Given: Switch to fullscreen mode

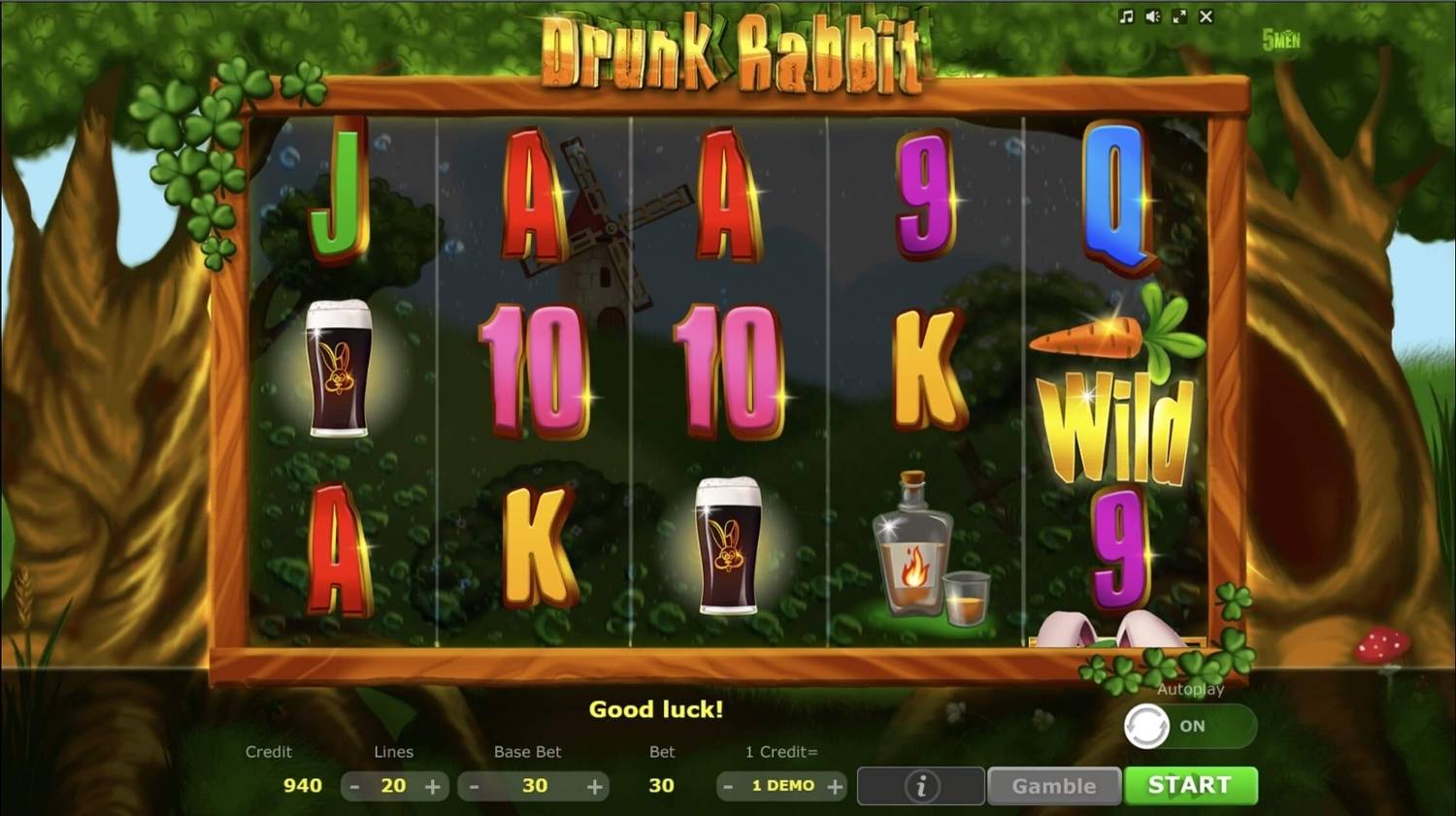Looking at the screenshot, I should 1179,16.
